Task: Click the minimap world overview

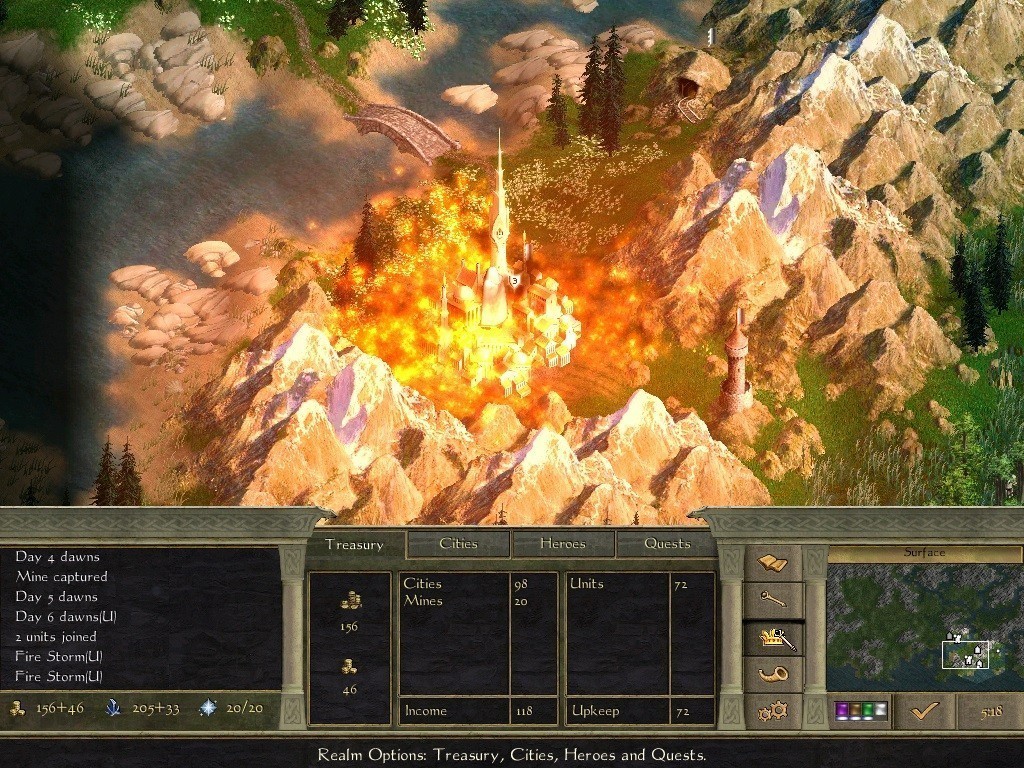Action: [x=924, y=628]
